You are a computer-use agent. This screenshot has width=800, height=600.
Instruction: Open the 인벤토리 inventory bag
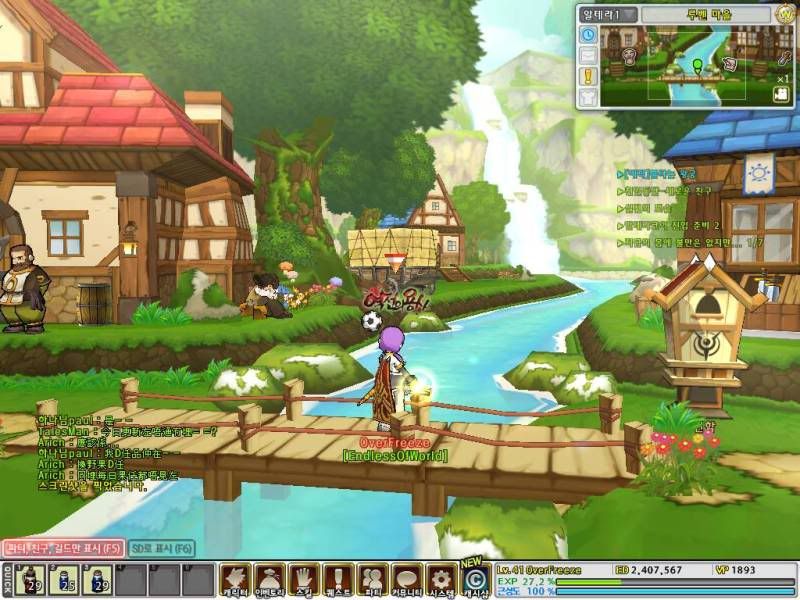tap(268, 580)
